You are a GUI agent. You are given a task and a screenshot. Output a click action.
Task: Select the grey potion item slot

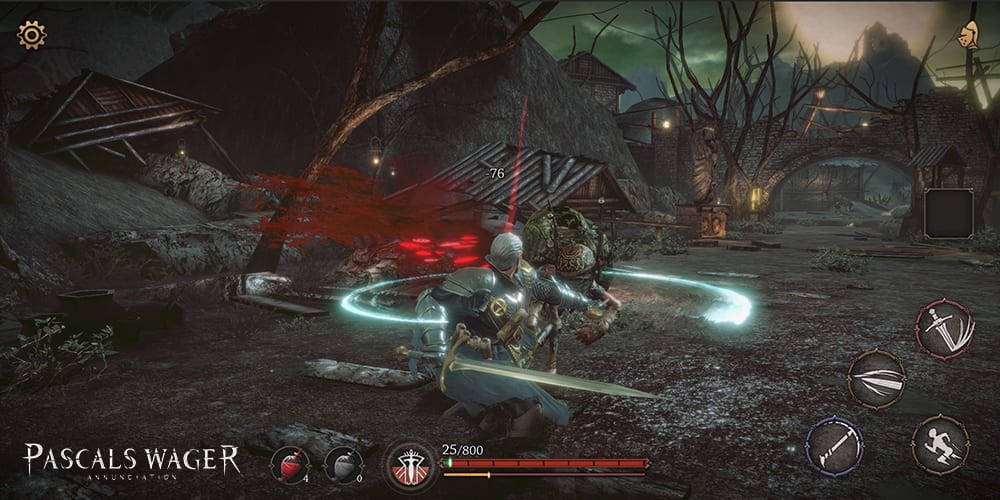tap(343, 465)
